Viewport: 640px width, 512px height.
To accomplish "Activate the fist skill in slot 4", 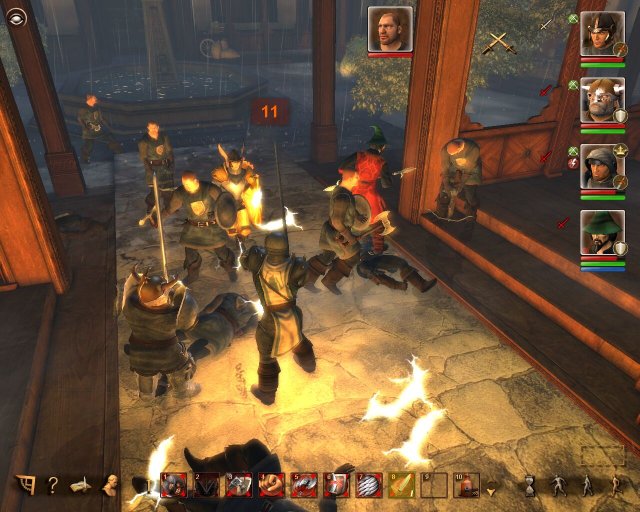I will [x=272, y=485].
